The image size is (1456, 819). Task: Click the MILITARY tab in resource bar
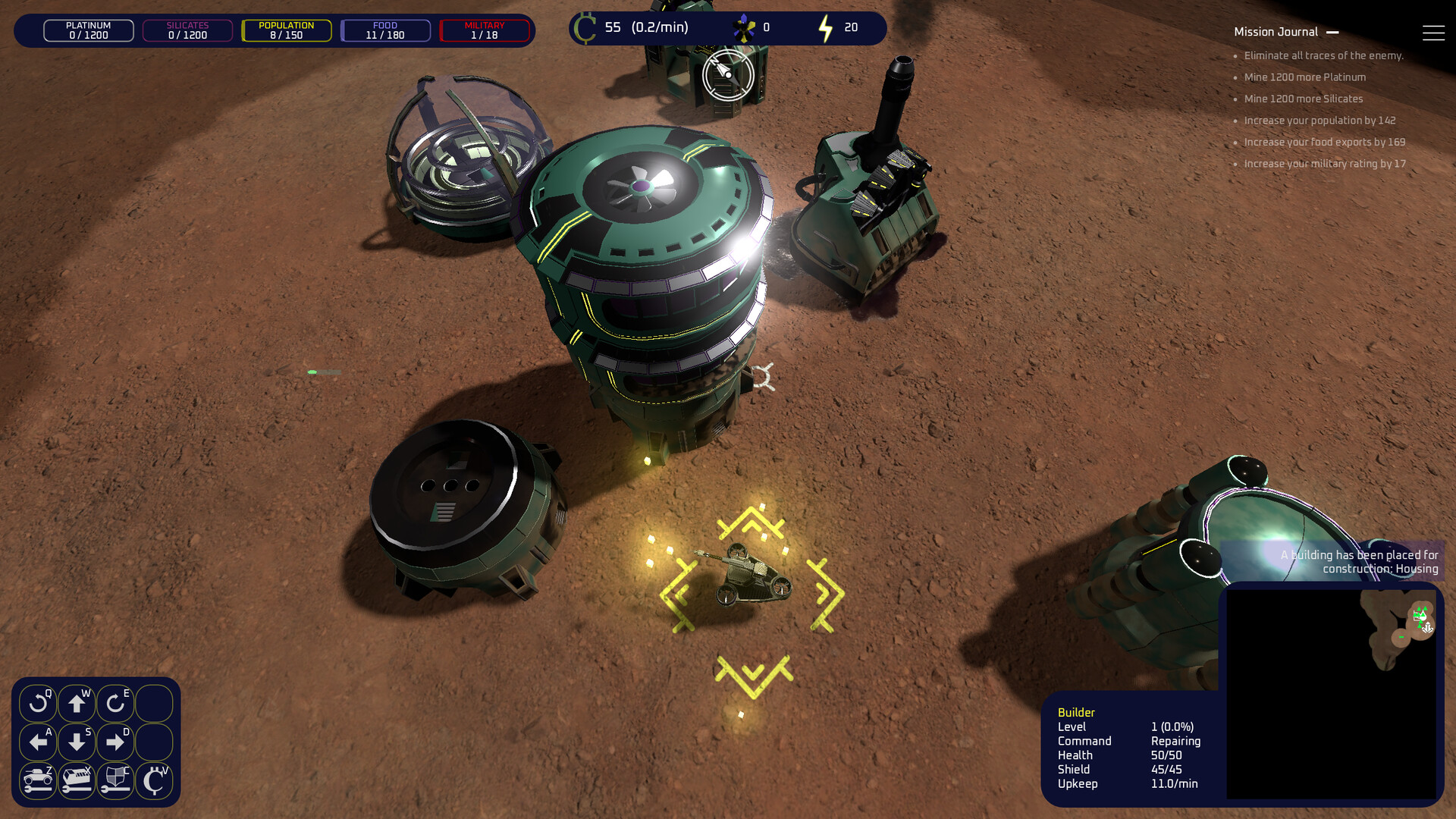tap(485, 30)
